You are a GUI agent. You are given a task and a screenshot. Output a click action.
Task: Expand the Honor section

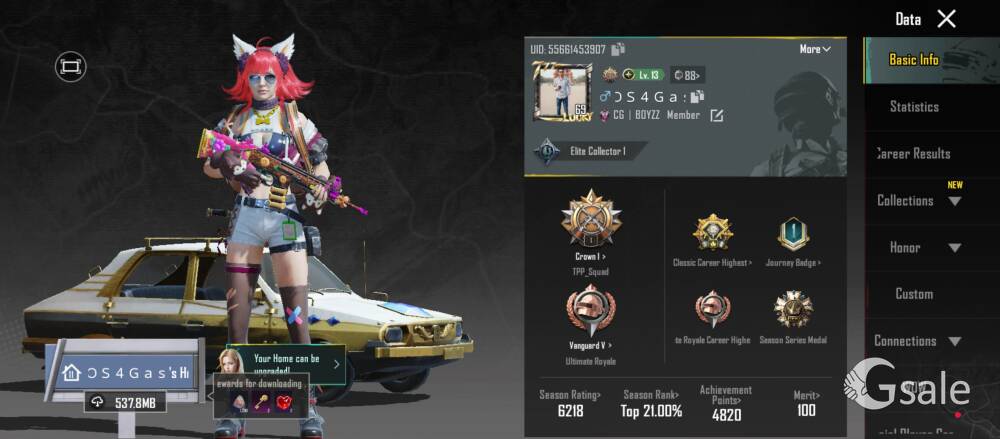tap(917, 247)
